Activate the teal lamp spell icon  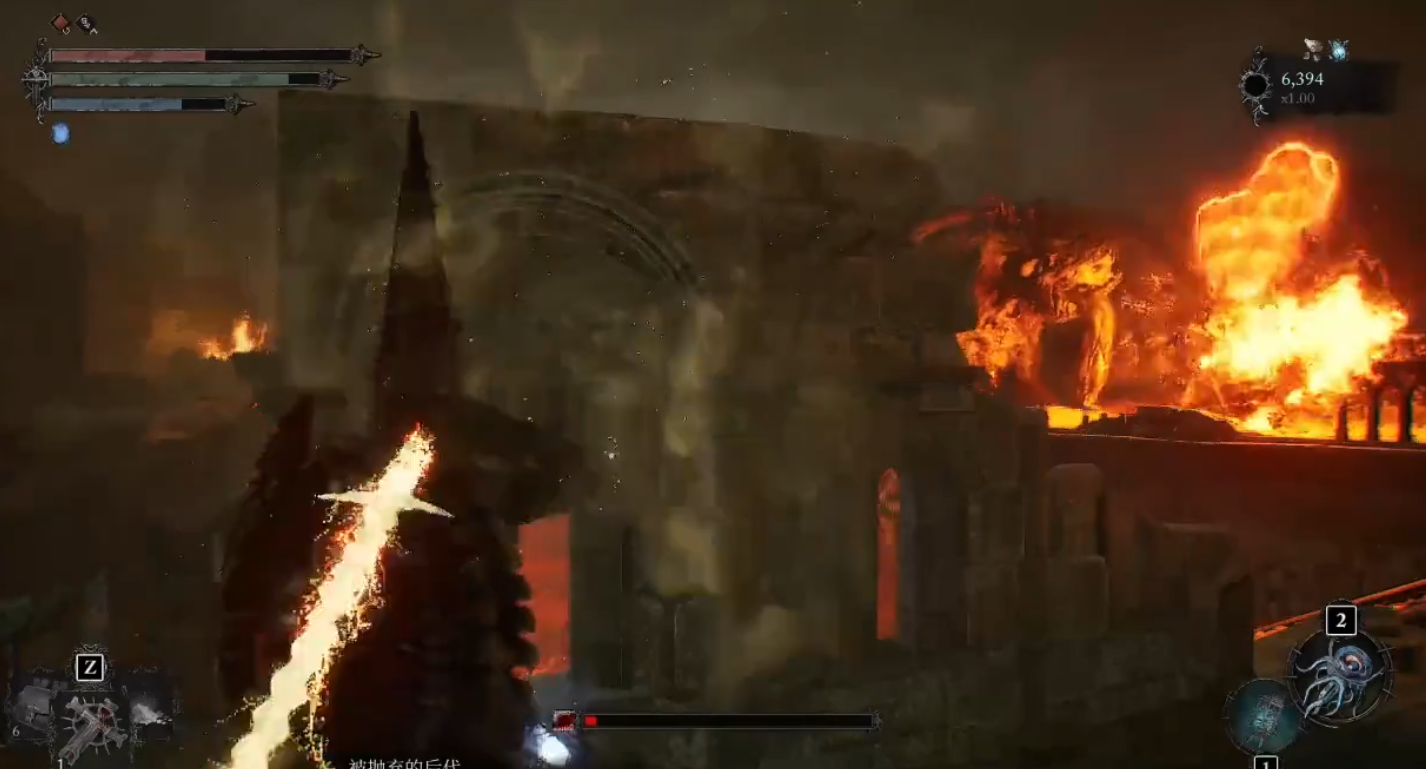1264,717
